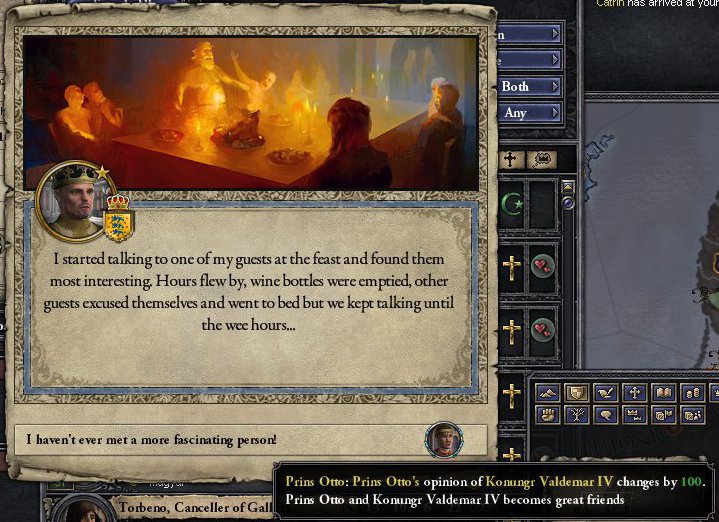Enable the raised fist revolt risk map mode

[547, 414]
